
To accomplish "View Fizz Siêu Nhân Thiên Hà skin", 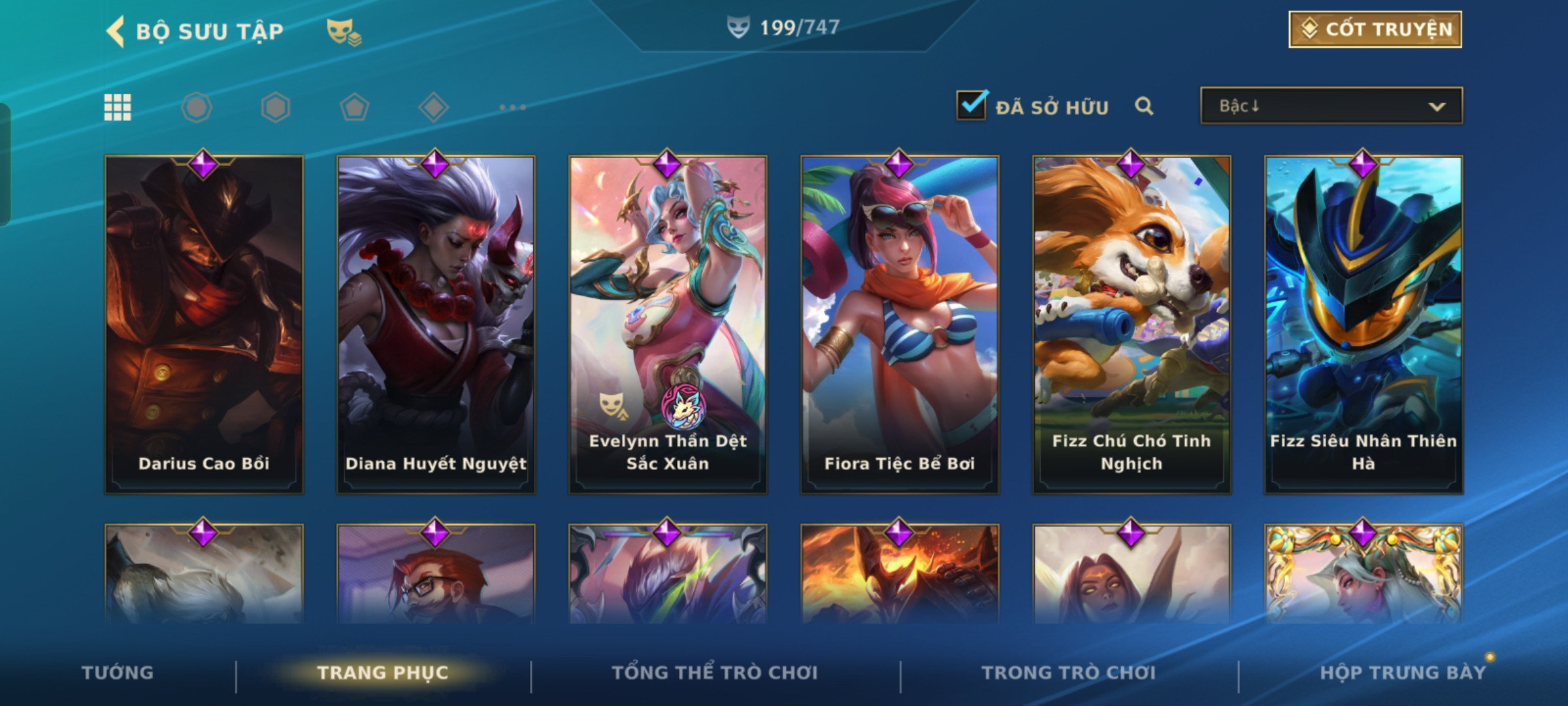I will point(1364,324).
